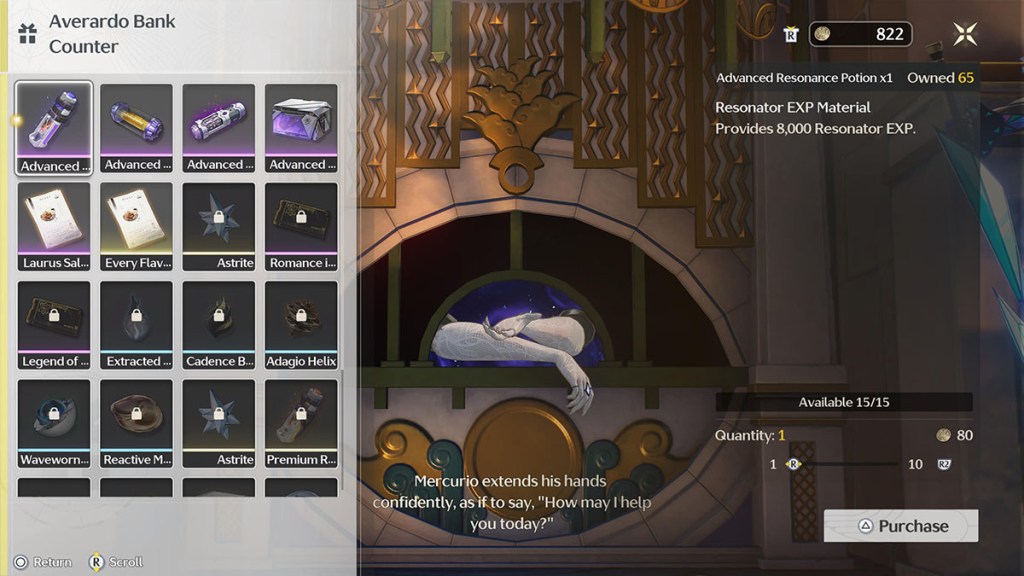The width and height of the screenshot is (1024, 576).
Task: Pick the Advanced purple crate item
Action: (301, 128)
